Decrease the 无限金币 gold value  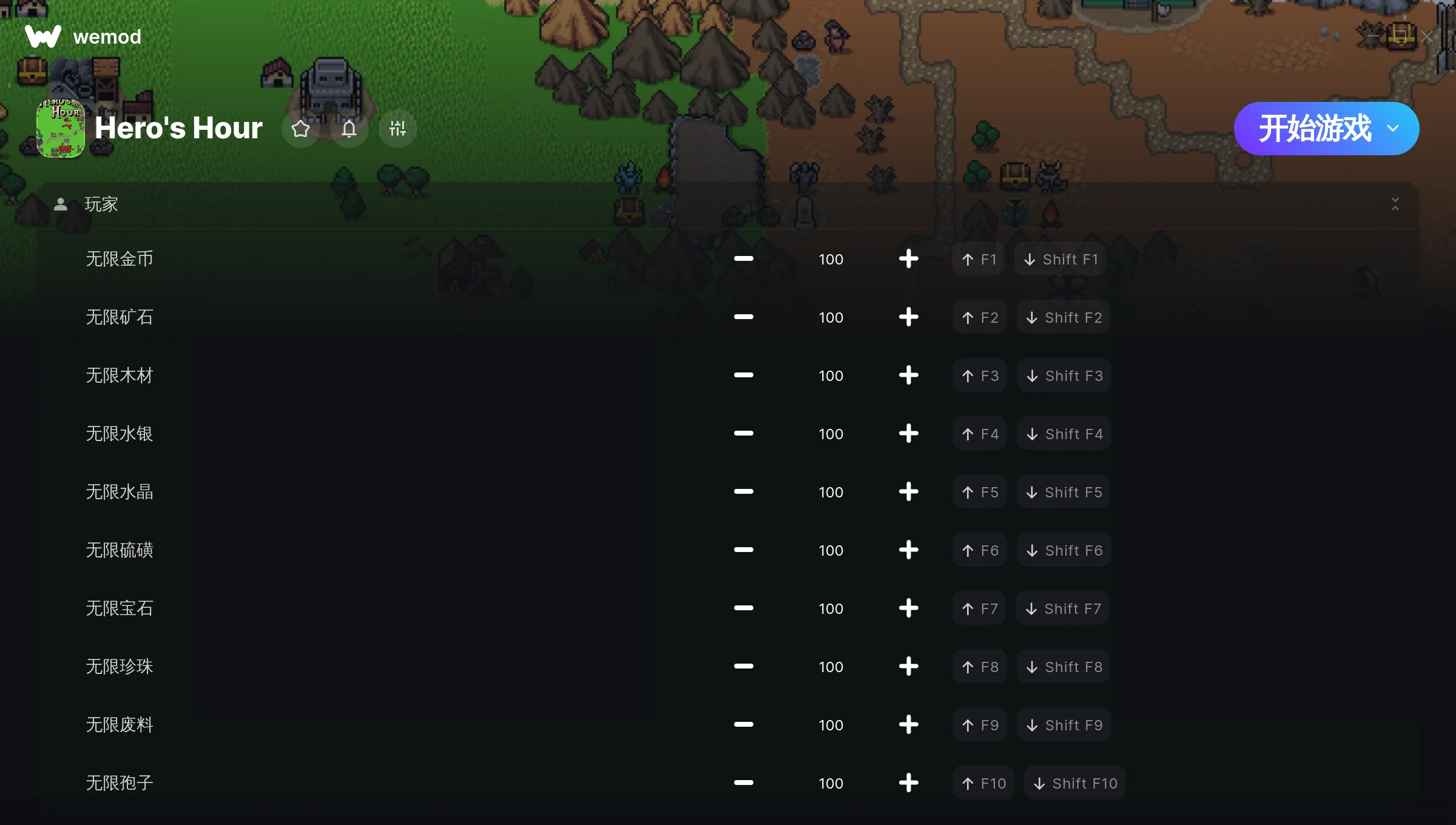click(x=743, y=259)
